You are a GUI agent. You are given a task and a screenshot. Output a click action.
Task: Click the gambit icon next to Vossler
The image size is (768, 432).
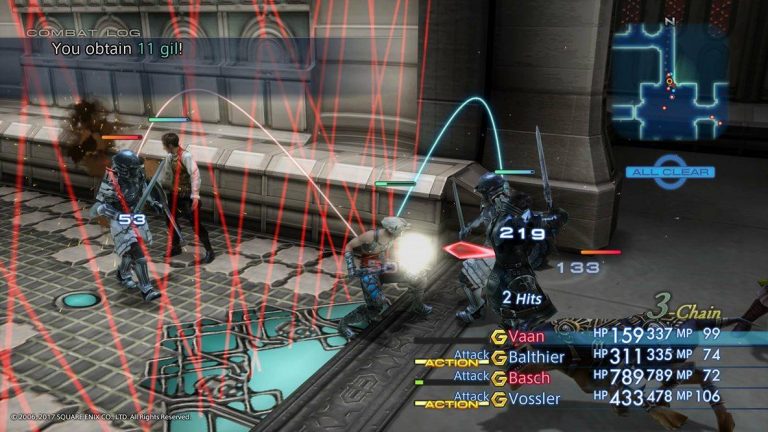click(x=498, y=399)
